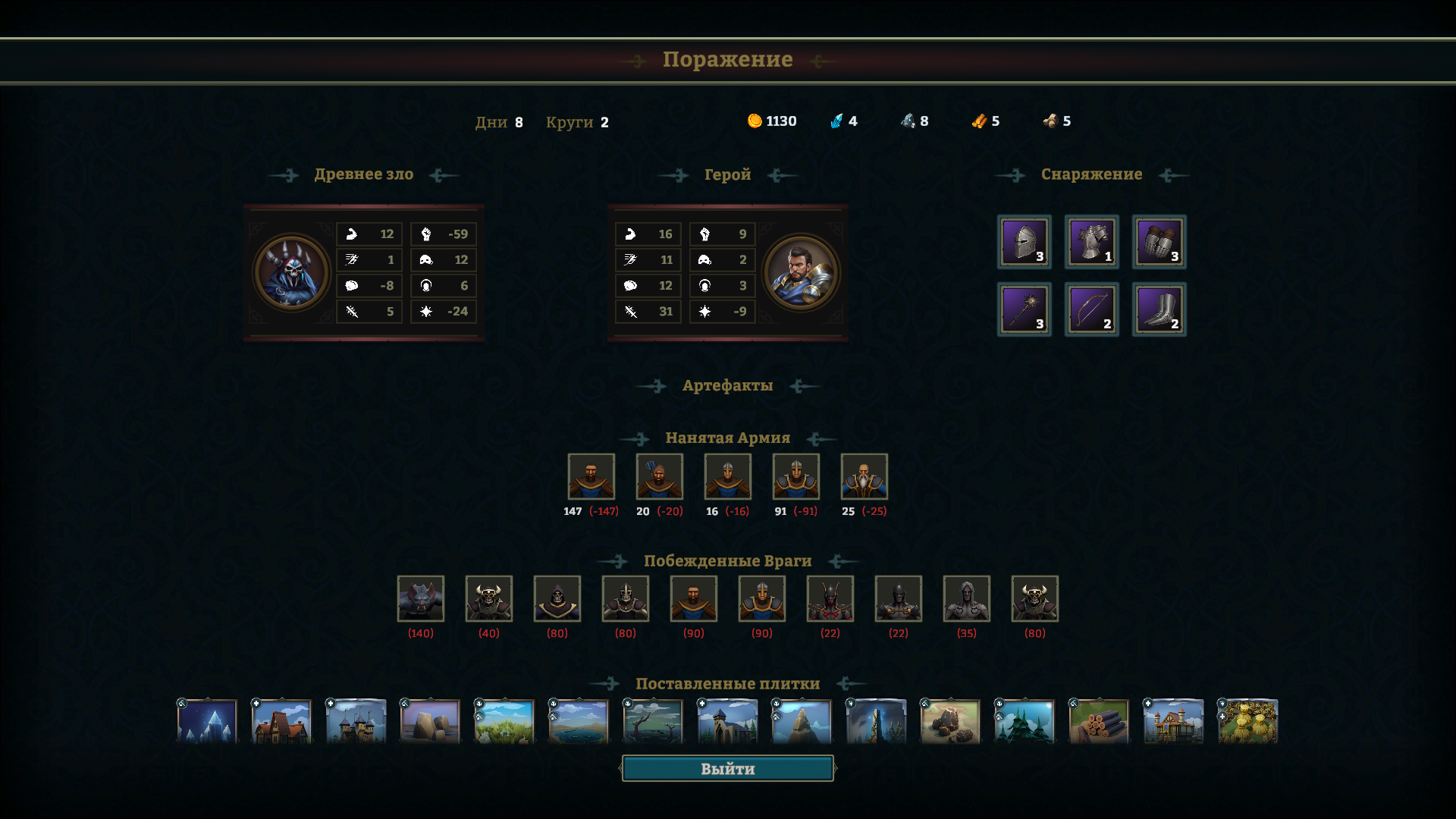Click the Ancient Evil skull portrait
Image resolution: width=1456 pixels, height=819 pixels.
pyautogui.click(x=291, y=273)
